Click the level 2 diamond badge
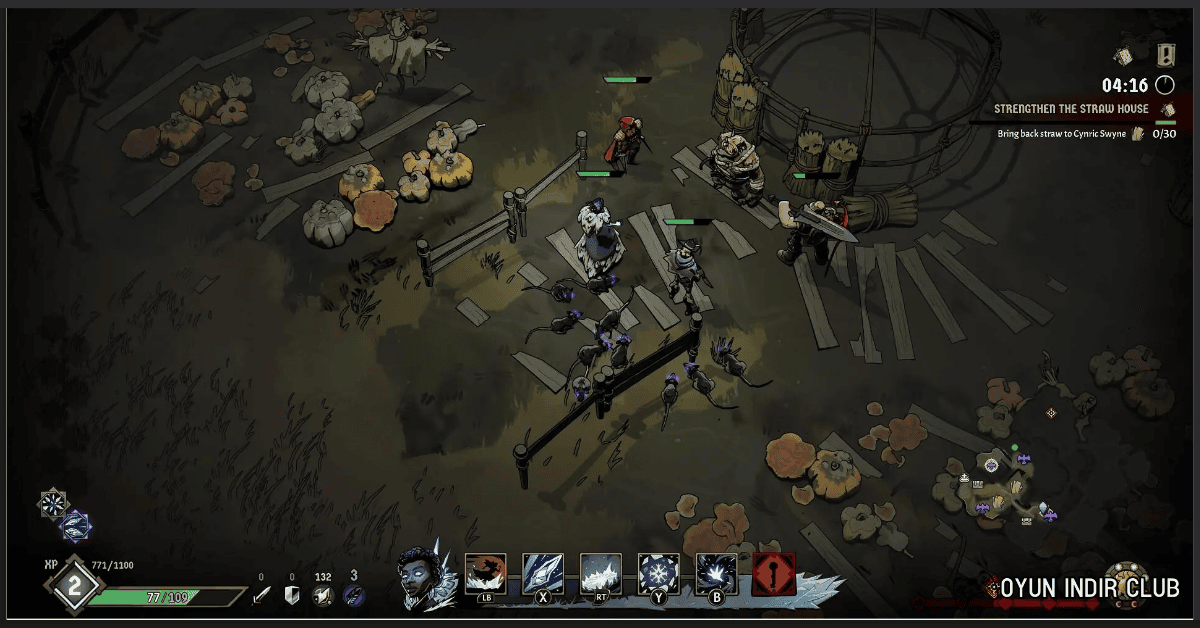The height and width of the screenshot is (628, 1200). coord(74,588)
